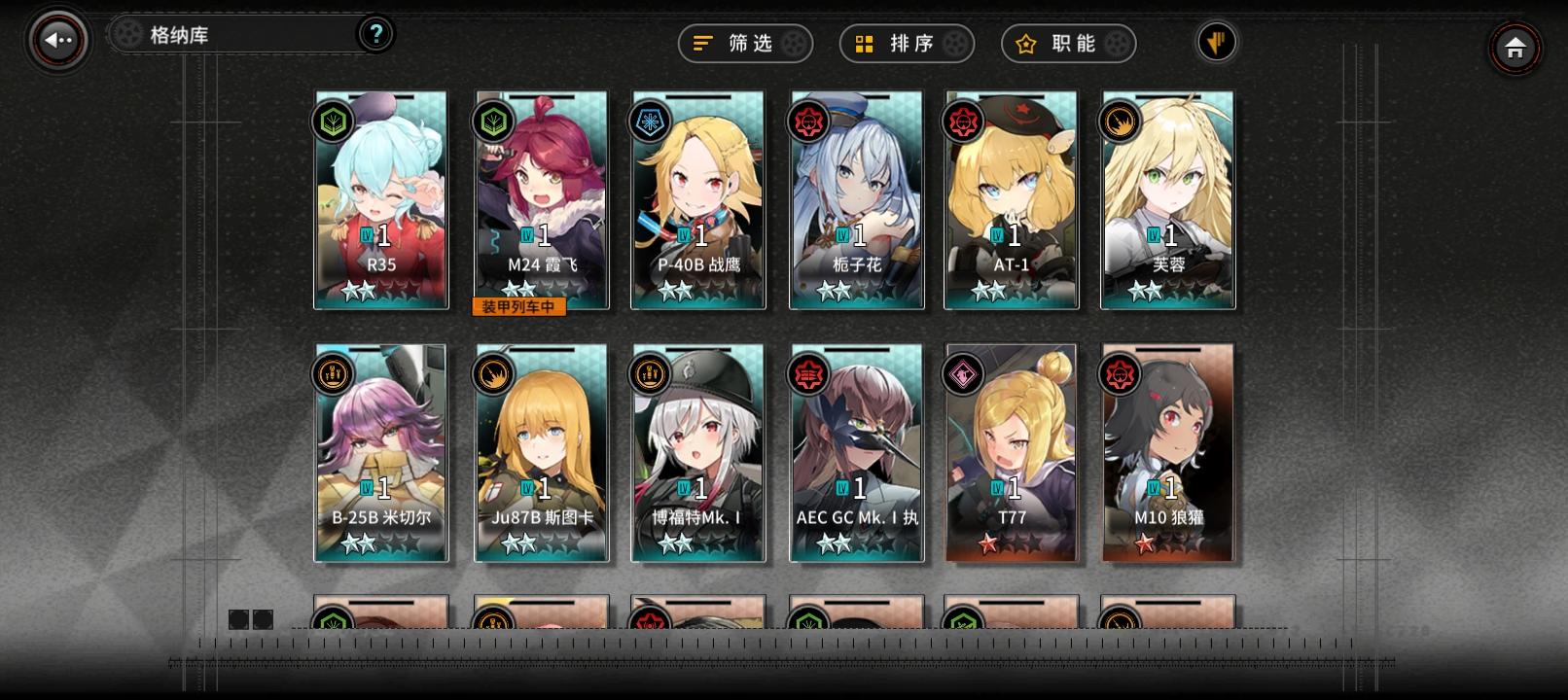Click the orange class icon on 芙蓉's card
Screen dimensions: 1568x700
(x=1120, y=122)
